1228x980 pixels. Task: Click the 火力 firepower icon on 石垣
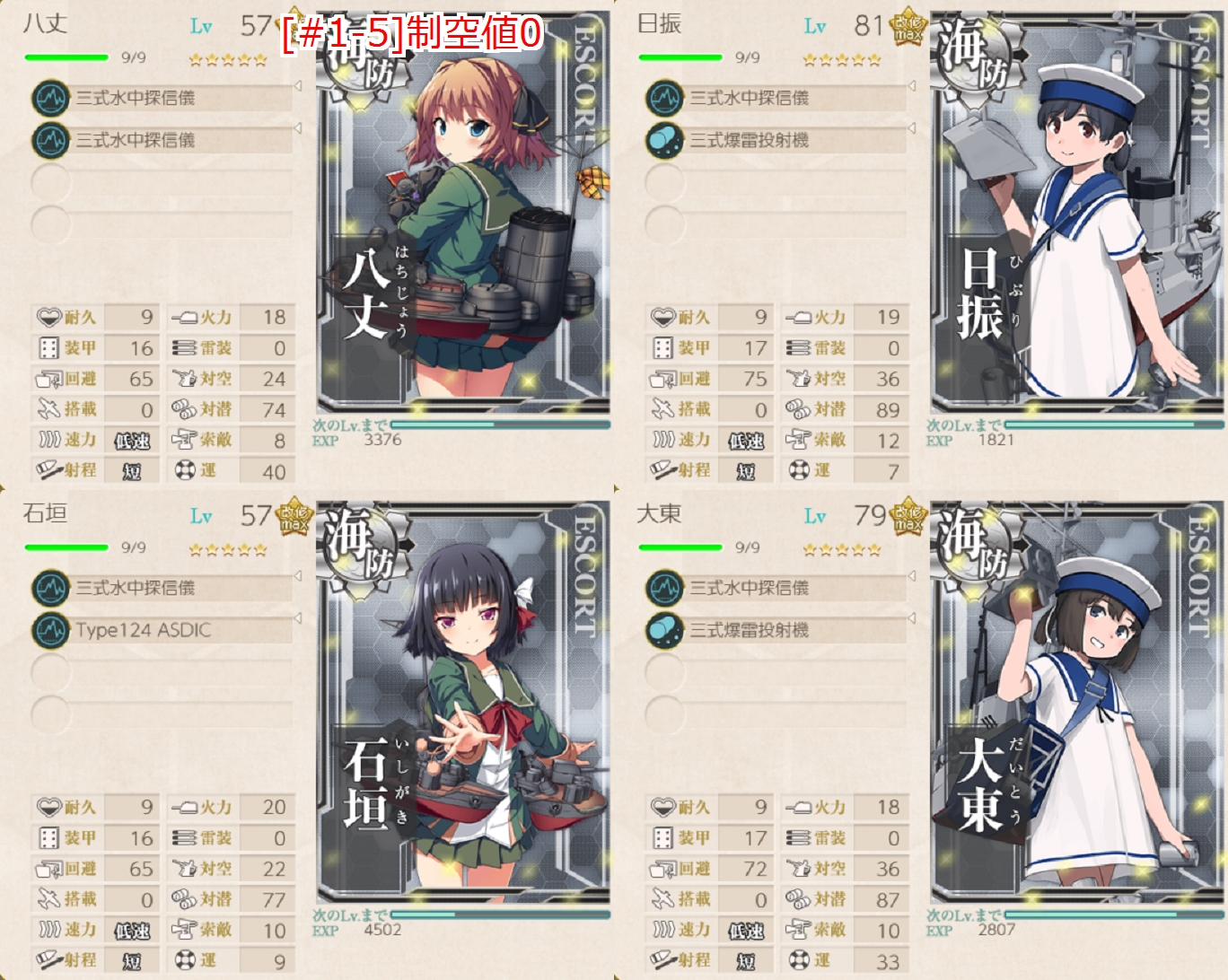pyautogui.click(x=185, y=806)
